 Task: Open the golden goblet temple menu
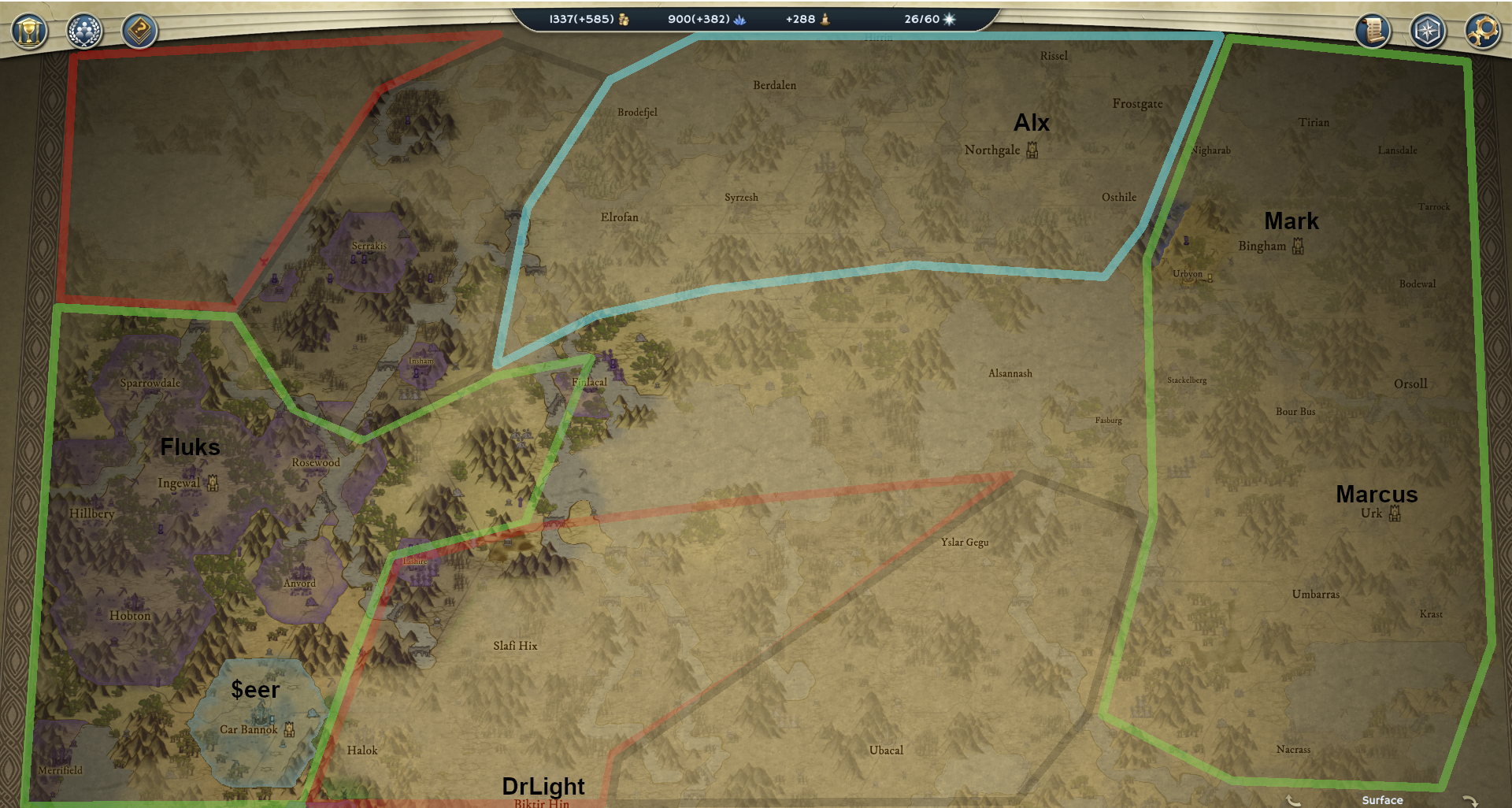click(29, 32)
